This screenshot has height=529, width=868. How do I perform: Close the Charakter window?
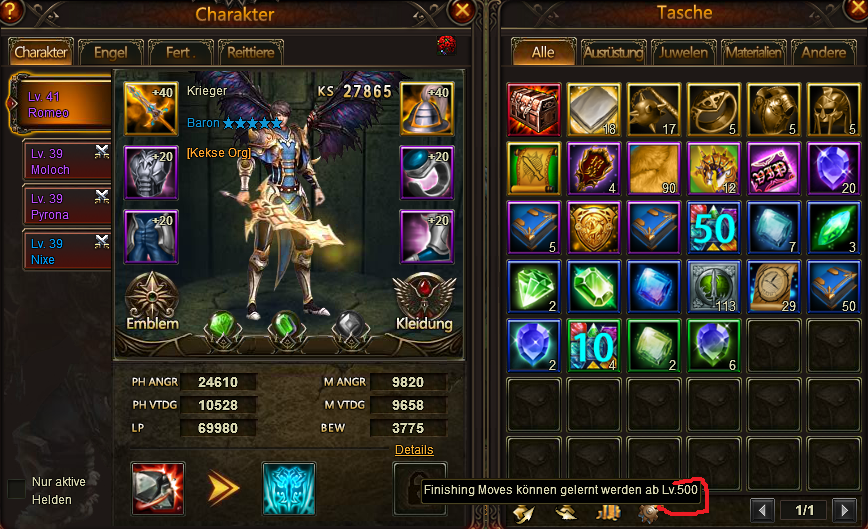pyautogui.click(x=462, y=12)
